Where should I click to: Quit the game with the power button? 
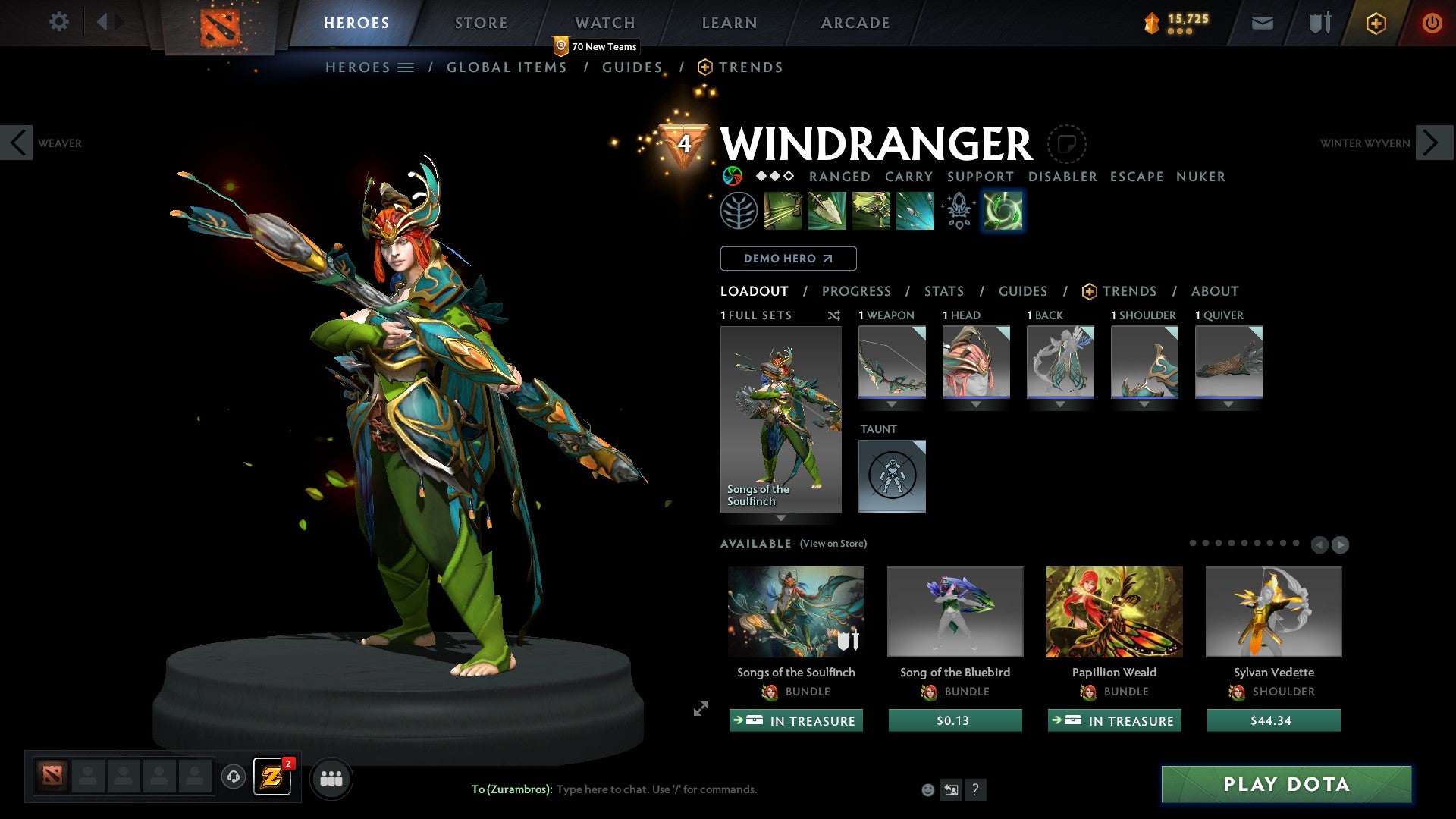1431,23
